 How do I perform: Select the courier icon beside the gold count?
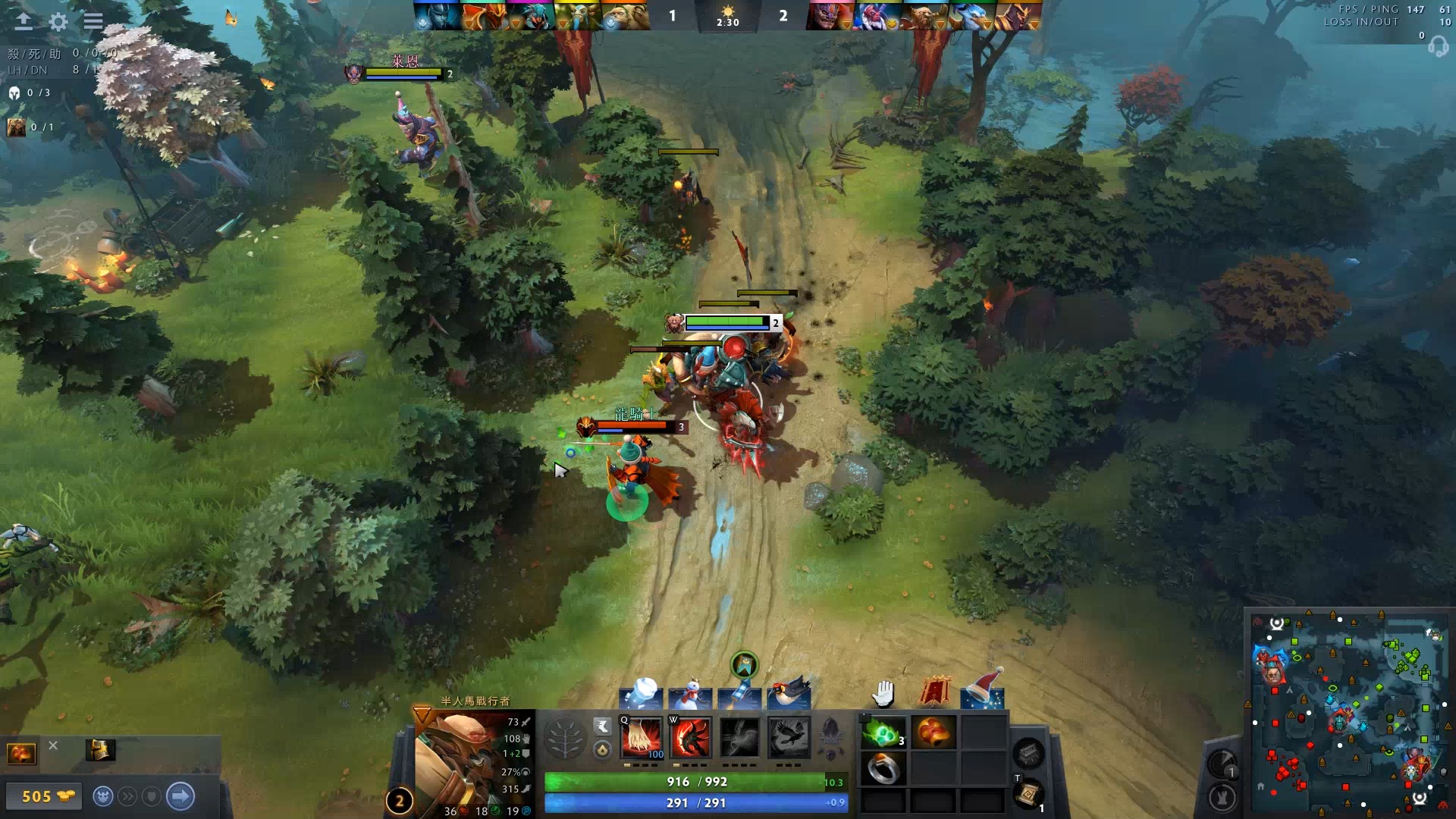(x=103, y=796)
